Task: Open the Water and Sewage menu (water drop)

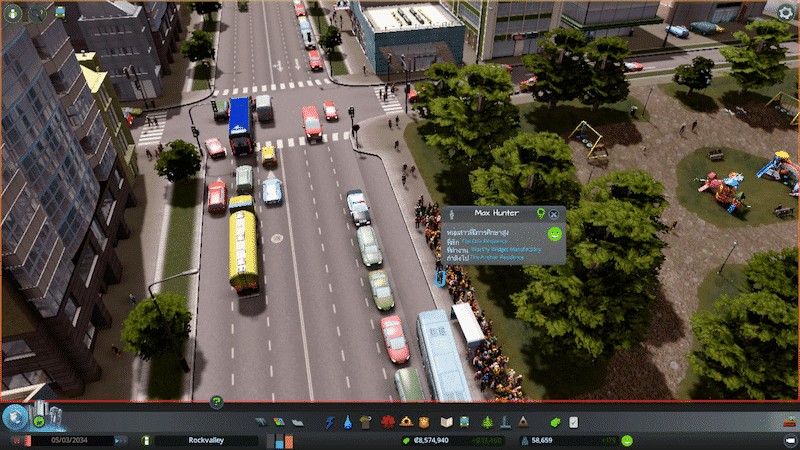Action: (347, 422)
